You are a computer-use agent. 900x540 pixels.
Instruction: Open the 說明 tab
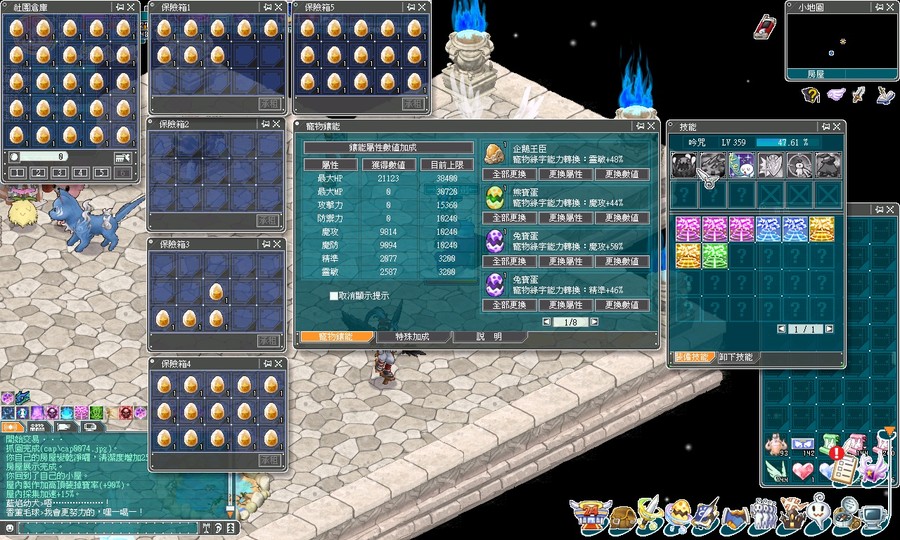click(489, 337)
